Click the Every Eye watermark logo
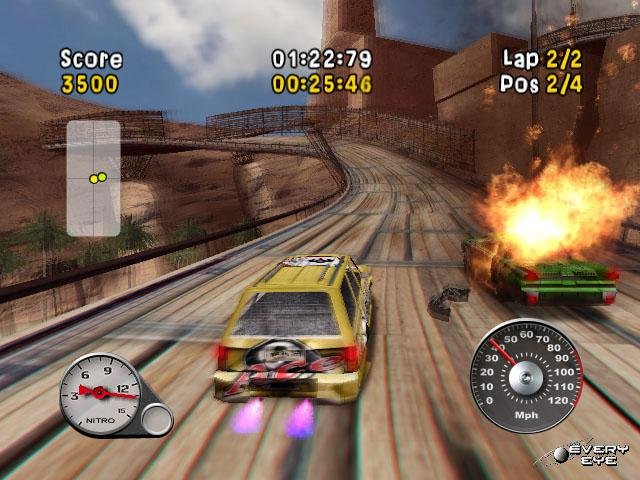The image size is (640, 480). (x=592, y=455)
